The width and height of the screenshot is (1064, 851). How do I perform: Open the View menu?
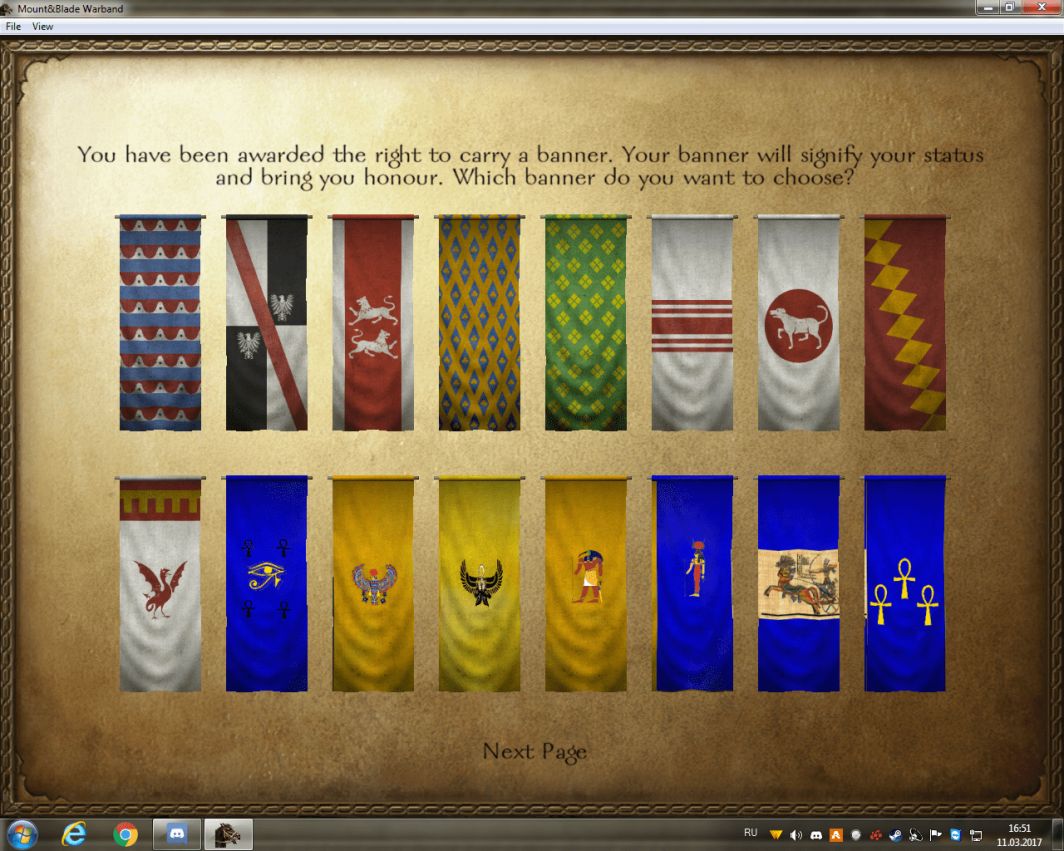coord(43,27)
